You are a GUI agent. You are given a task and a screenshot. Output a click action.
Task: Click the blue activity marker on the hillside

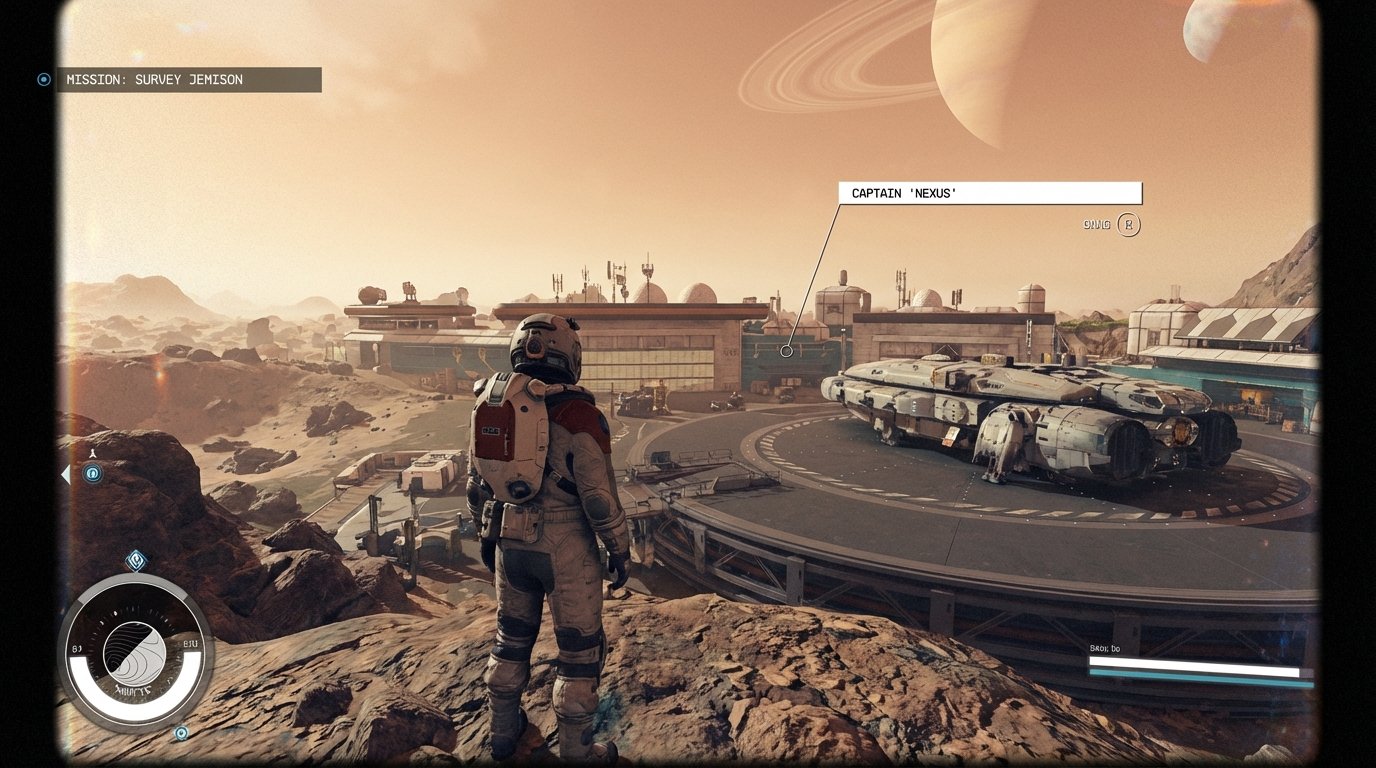pos(91,473)
